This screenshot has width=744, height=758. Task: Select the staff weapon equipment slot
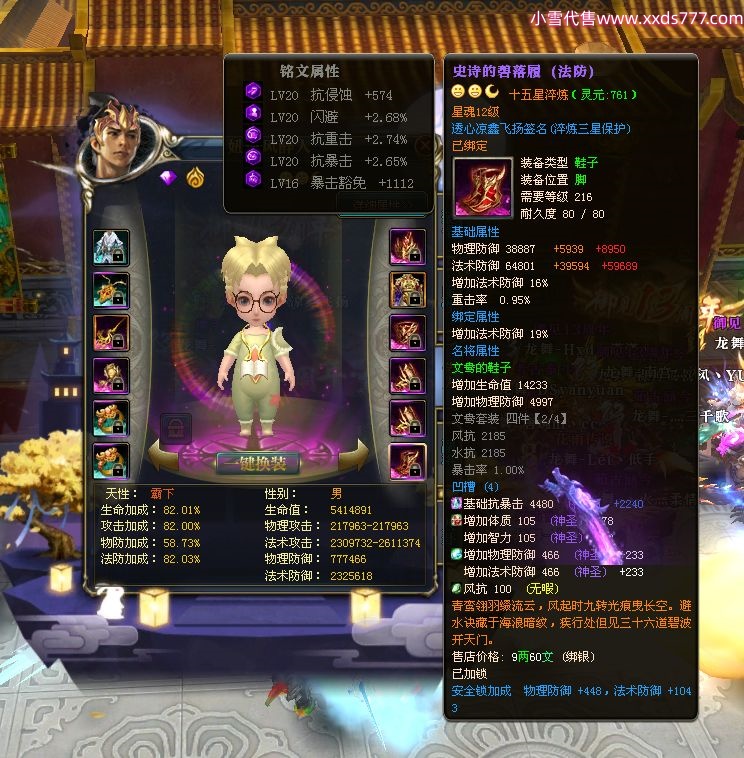110,333
